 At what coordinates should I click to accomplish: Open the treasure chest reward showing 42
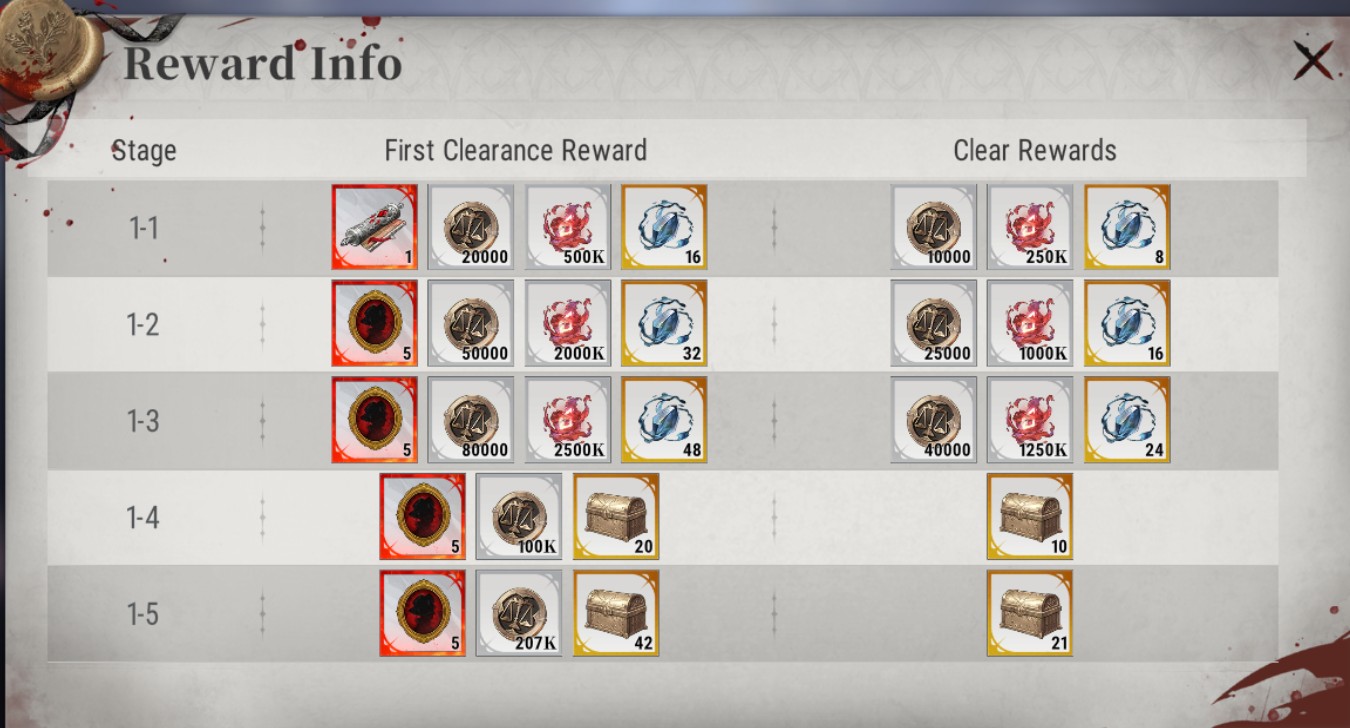pos(615,613)
